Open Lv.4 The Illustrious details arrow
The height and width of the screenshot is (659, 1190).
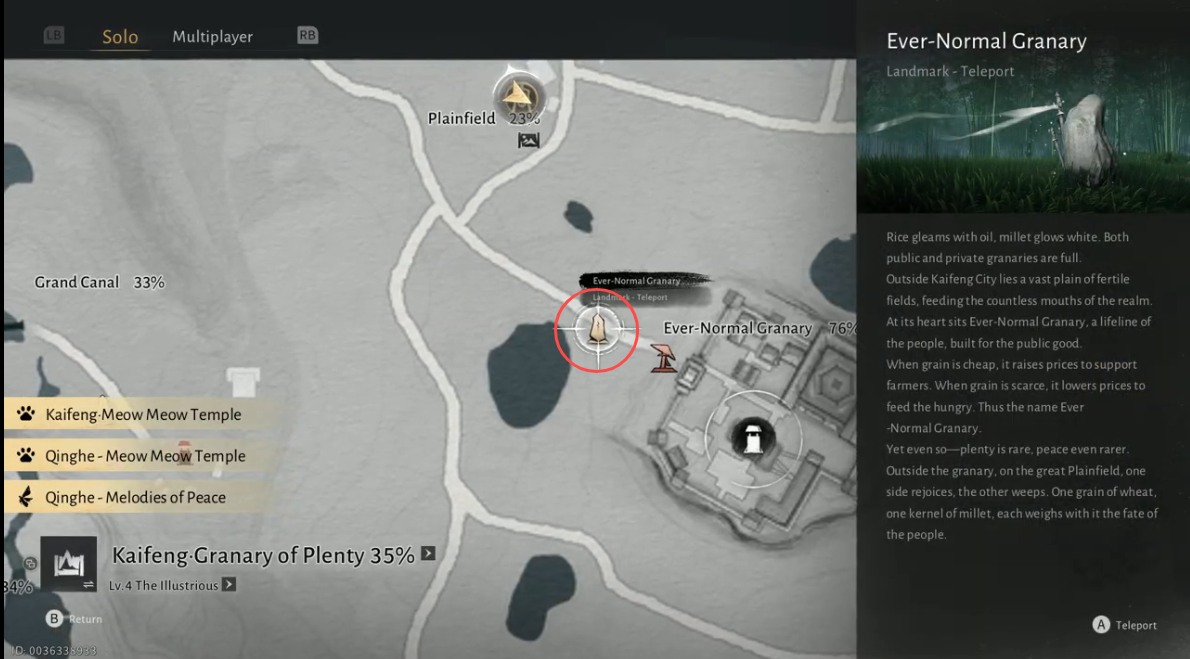(229, 585)
